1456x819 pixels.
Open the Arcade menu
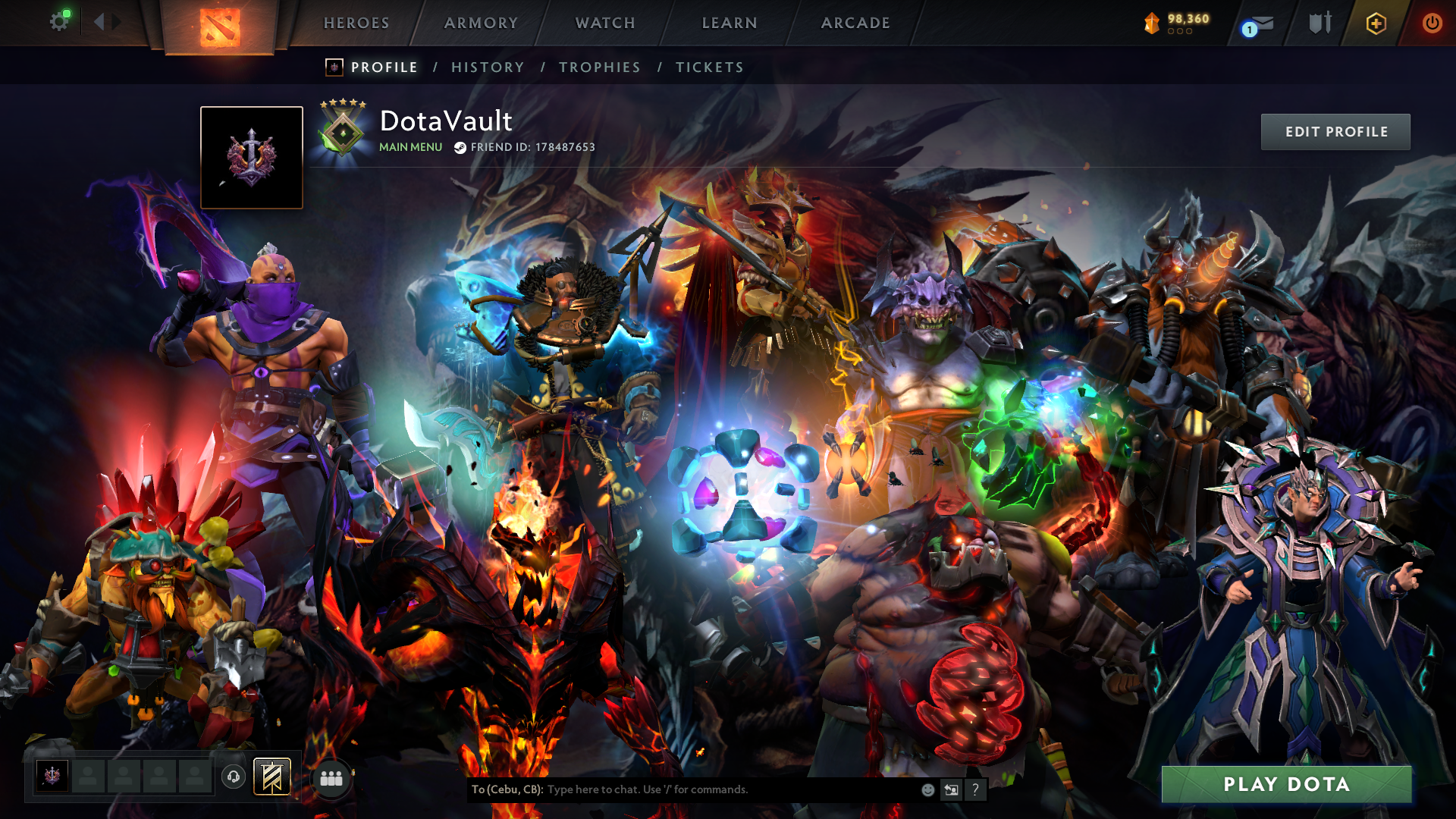855,23
